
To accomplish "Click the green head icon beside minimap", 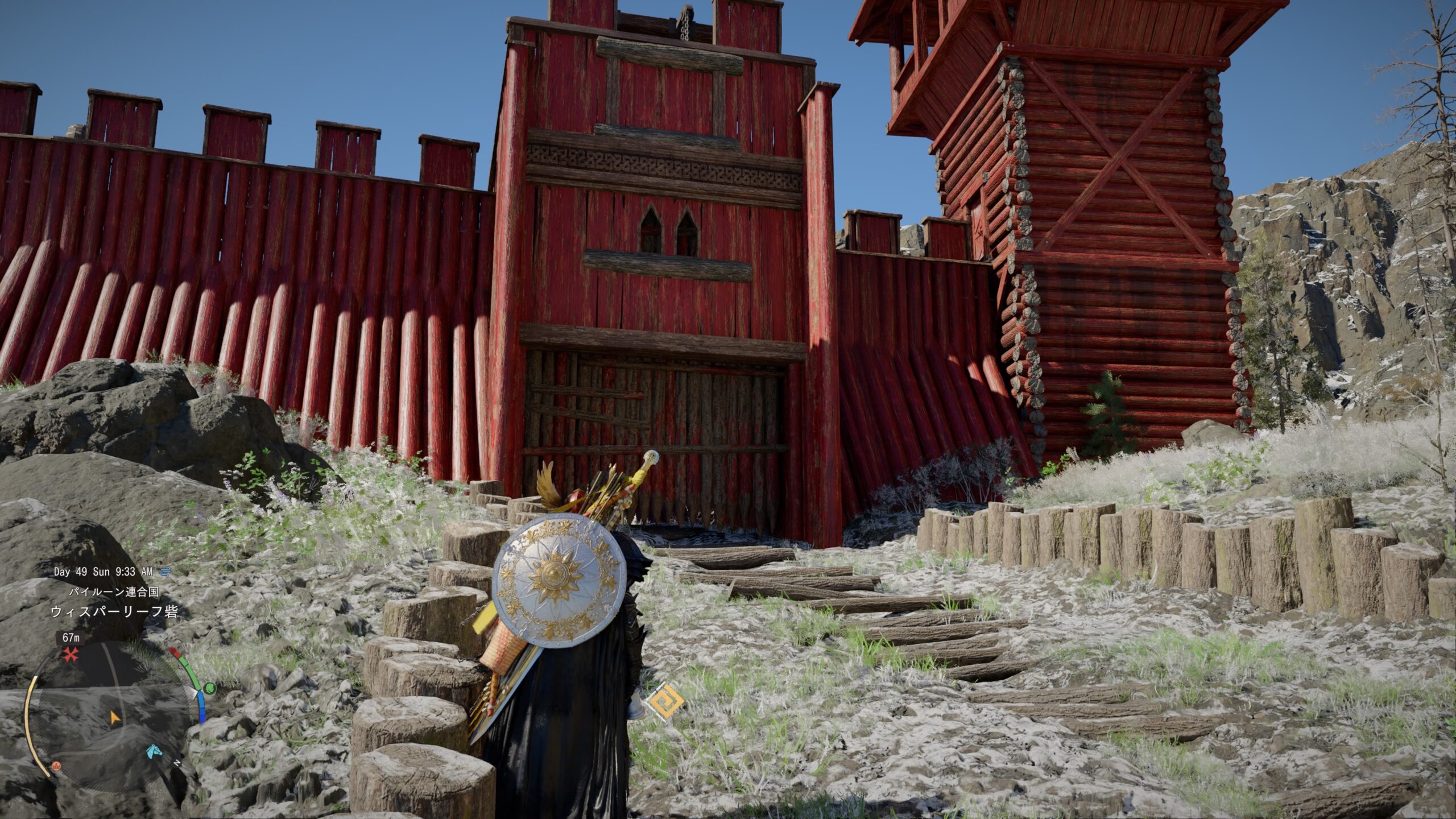I will tap(209, 689).
